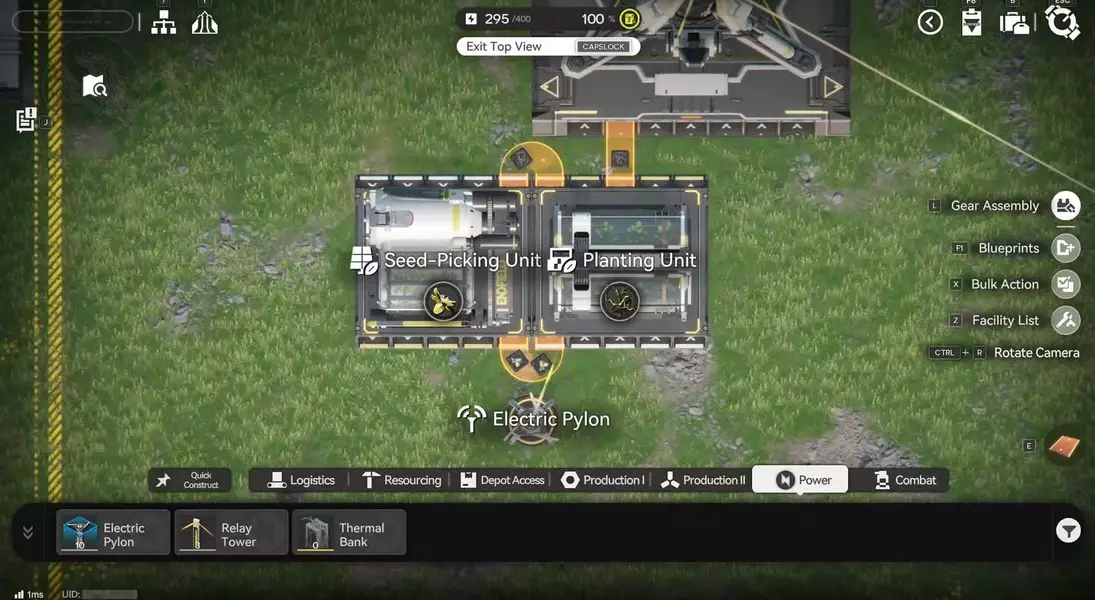Activate the Quick Construct button
The width and height of the screenshot is (1095, 600).
click(x=190, y=481)
